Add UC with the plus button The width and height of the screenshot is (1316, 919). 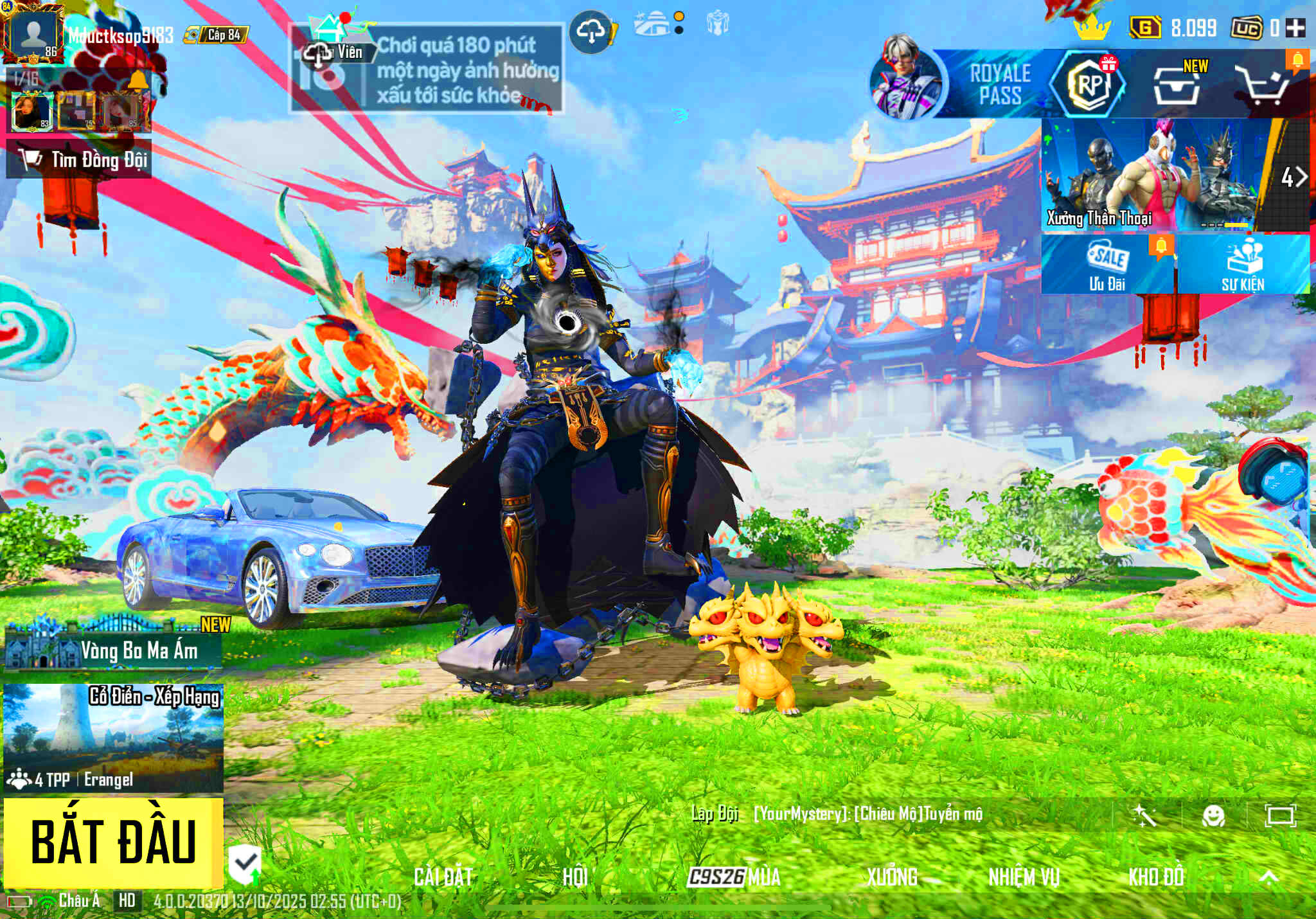point(1295,28)
